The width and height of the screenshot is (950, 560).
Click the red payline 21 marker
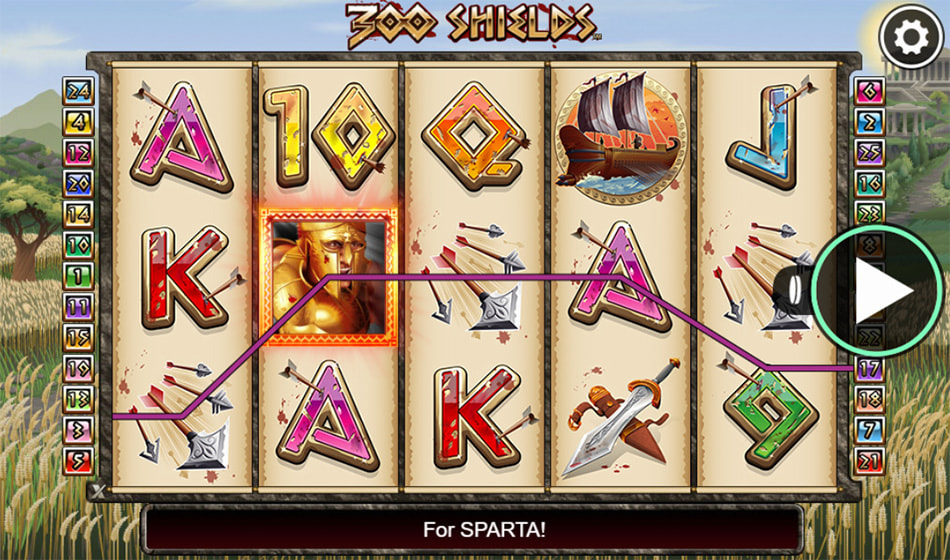pyautogui.click(x=870, y=461)
